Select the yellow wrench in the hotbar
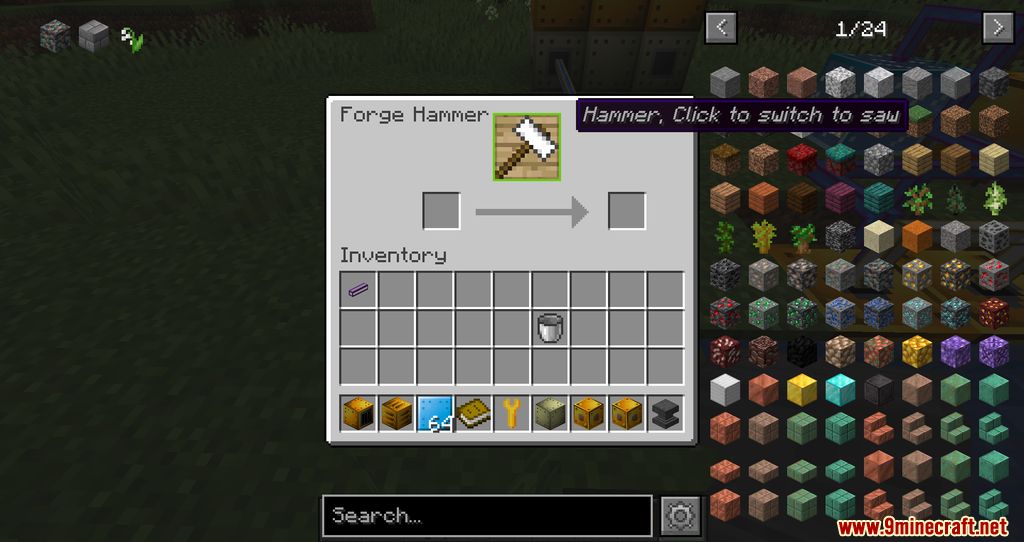 coord(512,412)
